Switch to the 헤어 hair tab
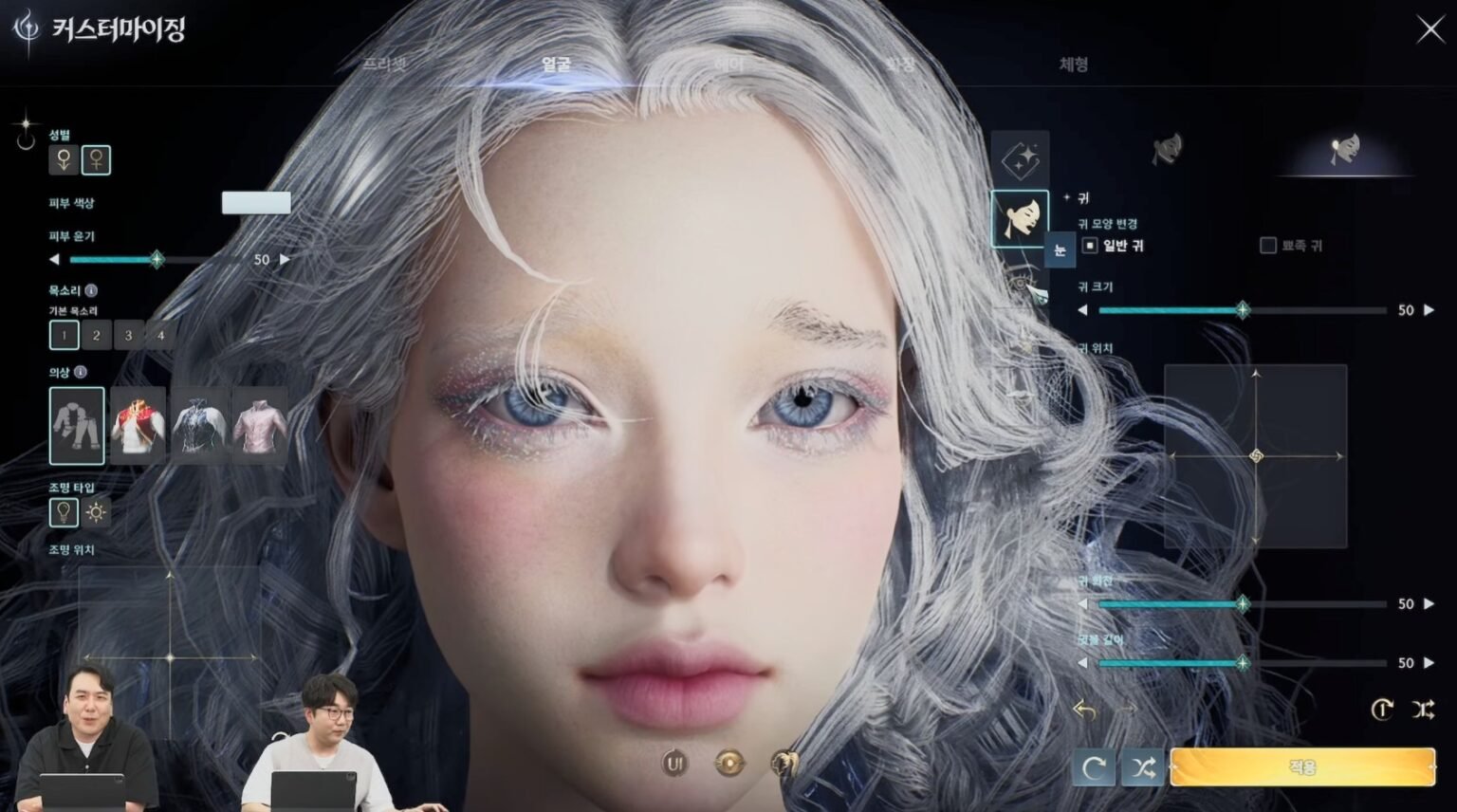The width and height of the screenshot is (1457, 812). click(x=728, y=65)
